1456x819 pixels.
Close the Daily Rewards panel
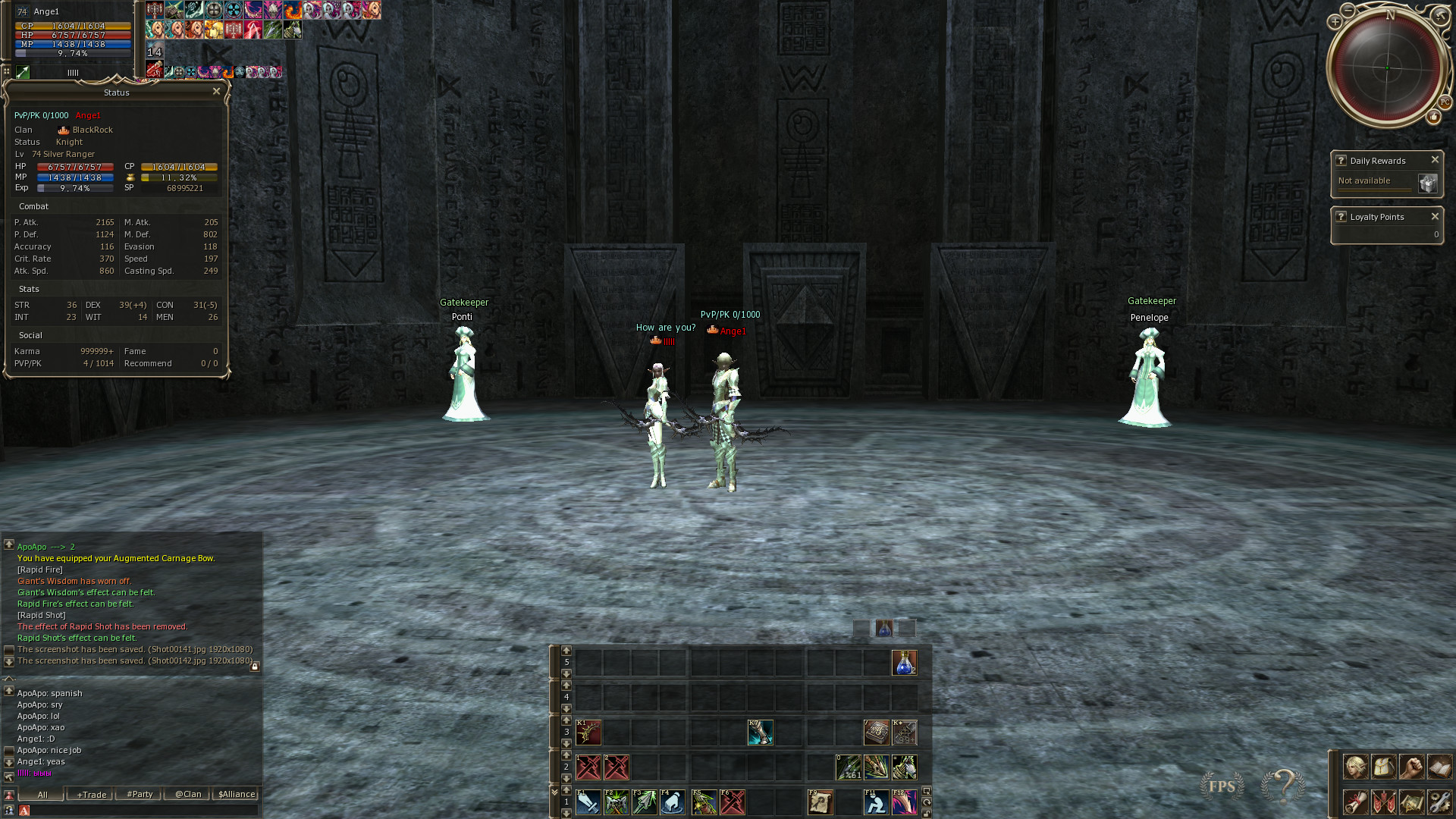1435,160
